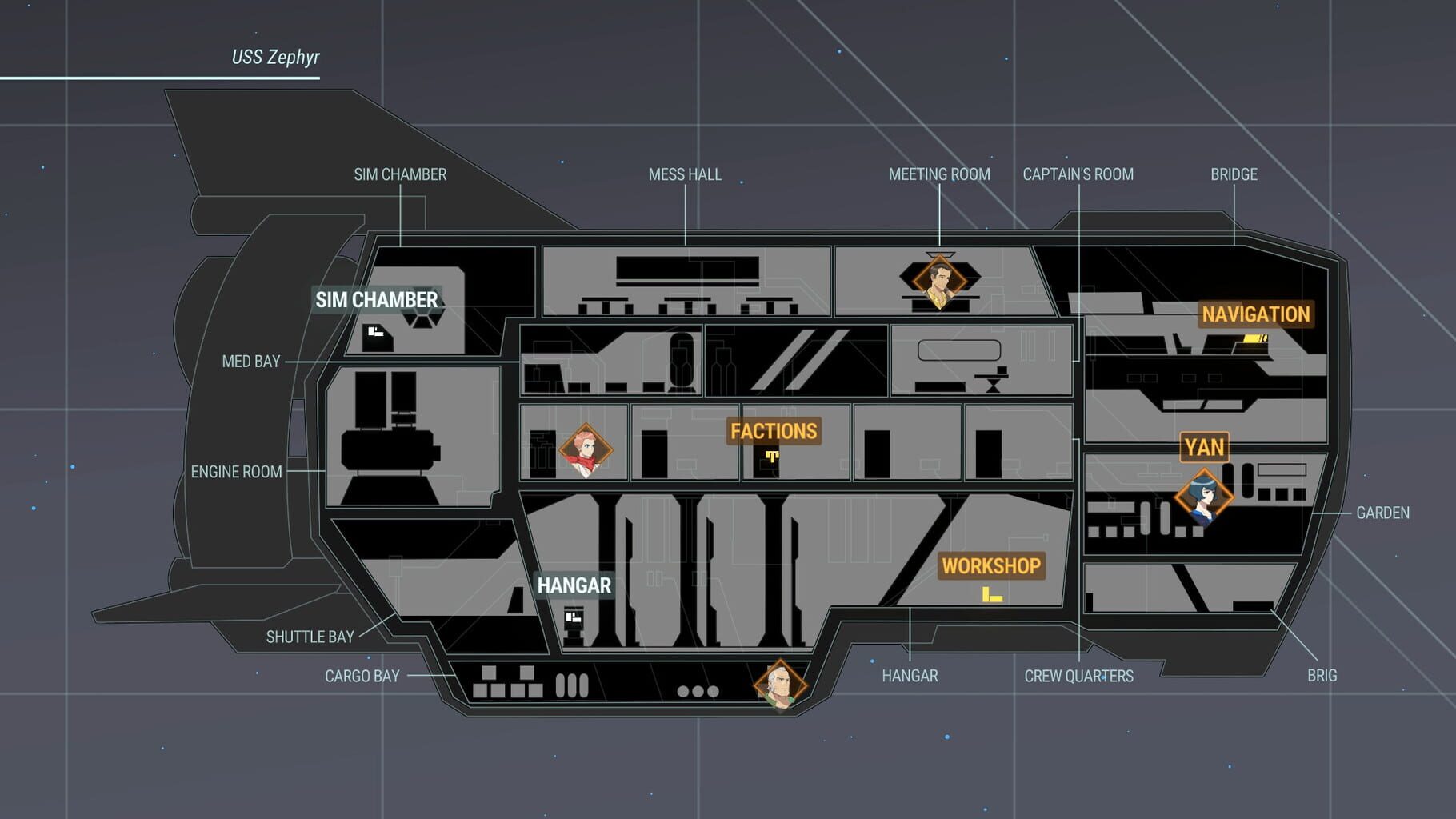Click the USS Zephyr ship title

coord(275,57)
